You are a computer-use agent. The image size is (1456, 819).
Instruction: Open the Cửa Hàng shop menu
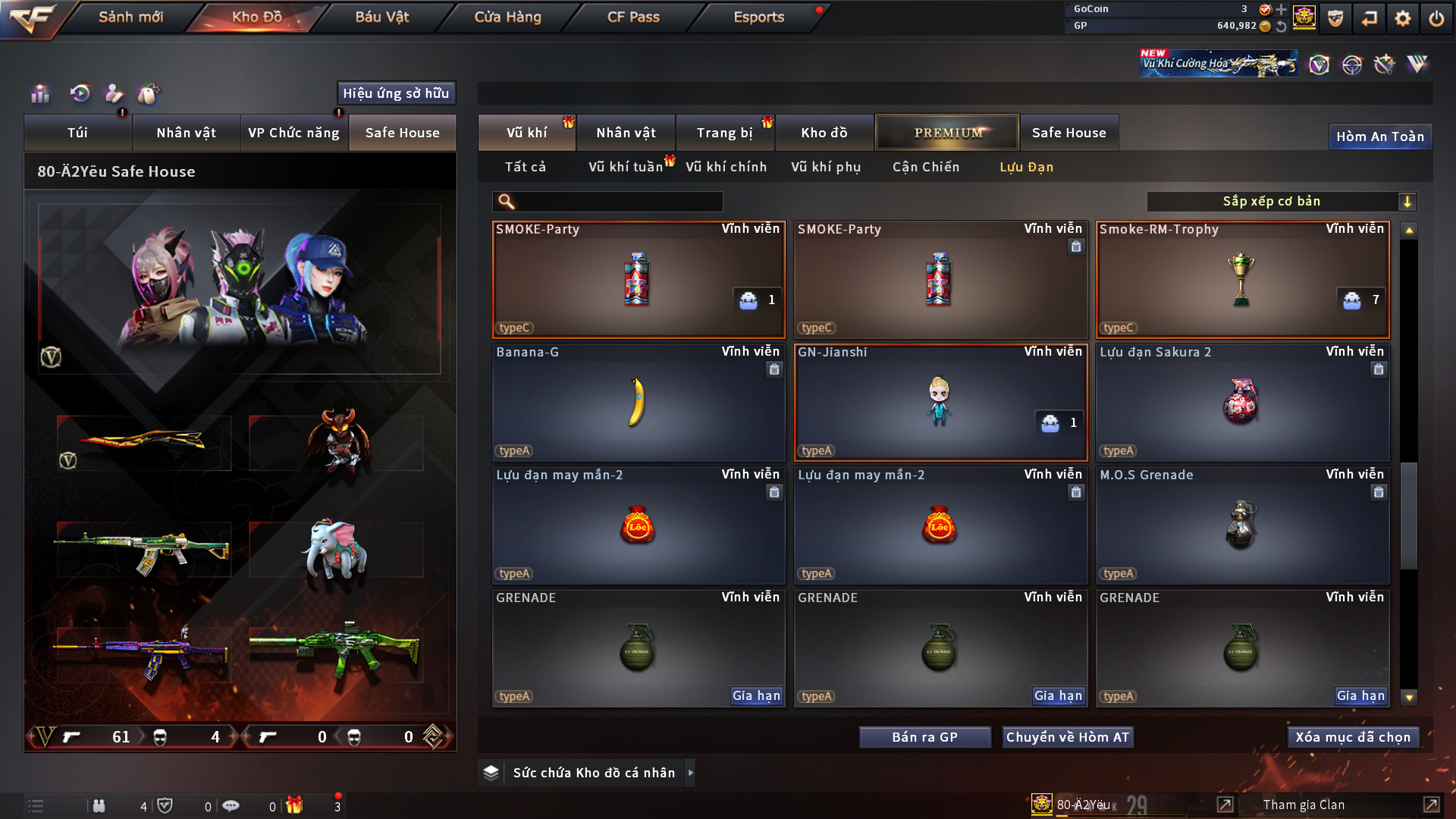click(x=507, y=17)
